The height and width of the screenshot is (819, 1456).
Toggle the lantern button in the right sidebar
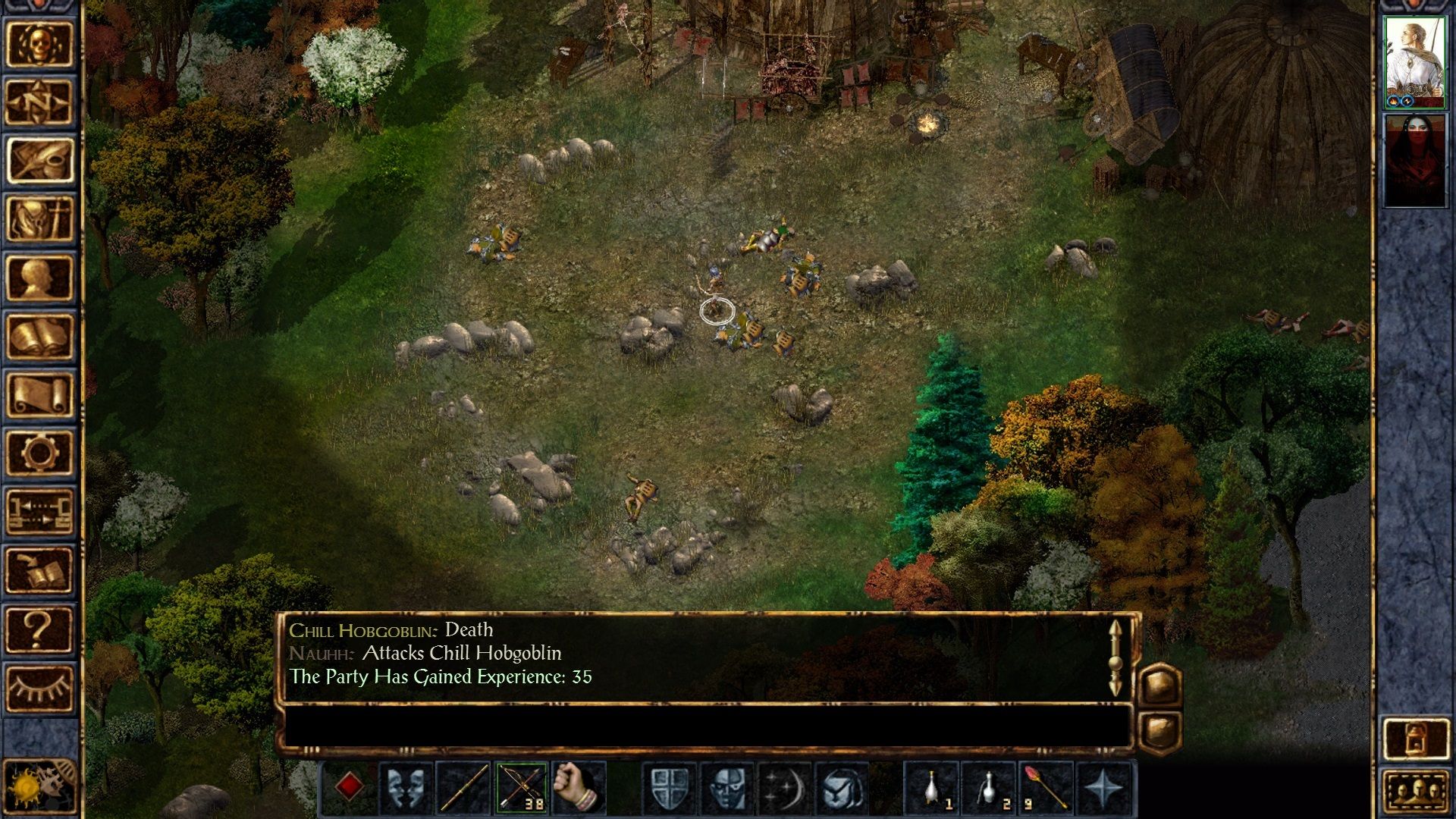(x=1415, y=739)
